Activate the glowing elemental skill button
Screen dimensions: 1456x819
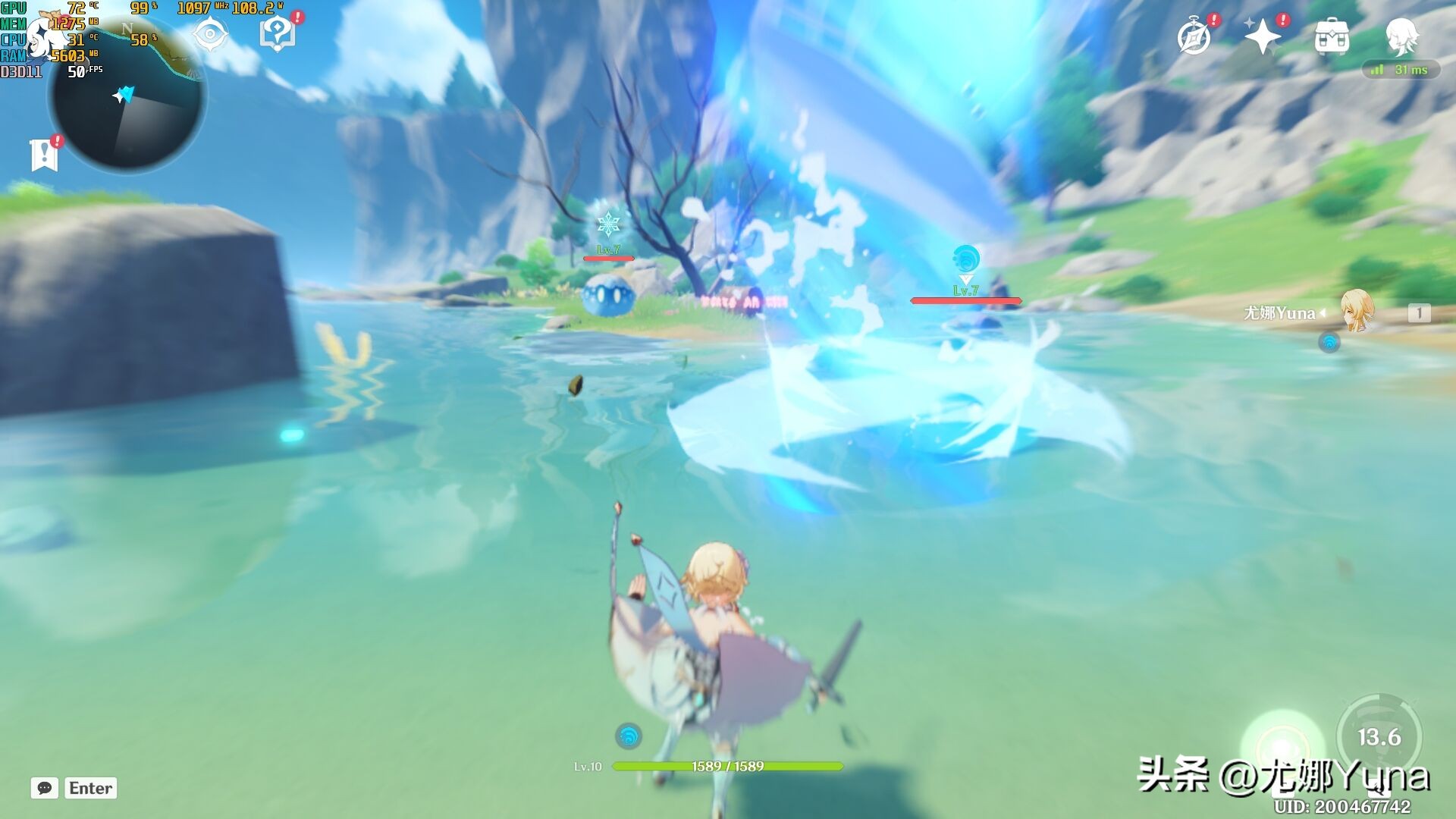[x=1282, y=745]
